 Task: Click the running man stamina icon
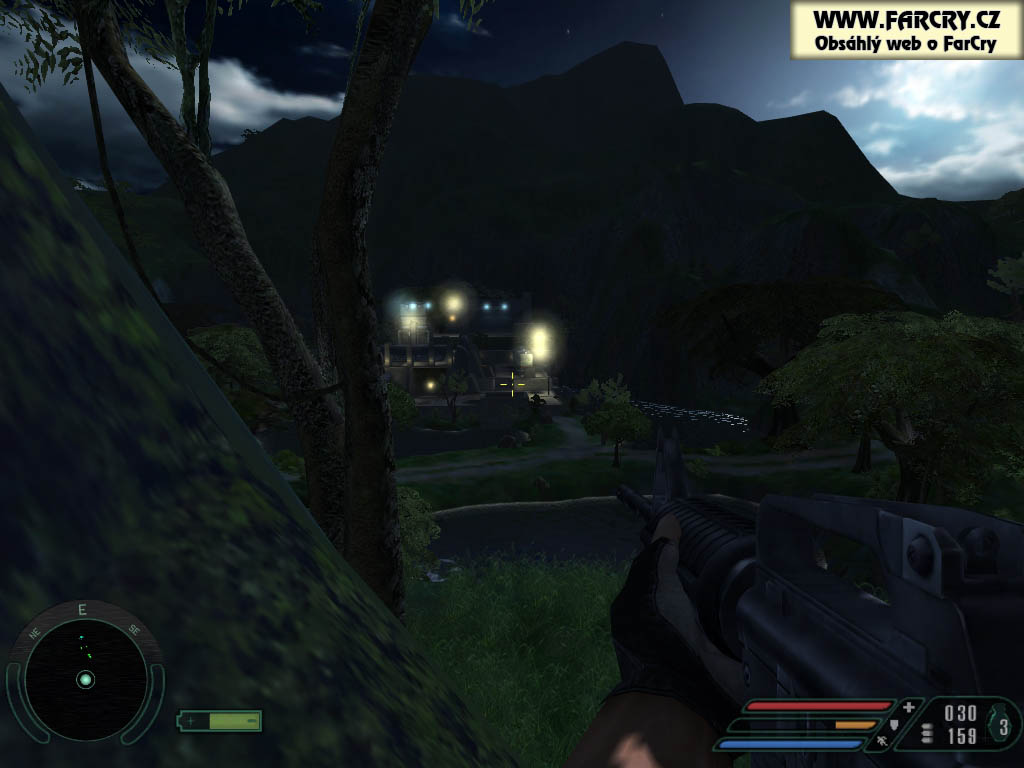(881, 741)
